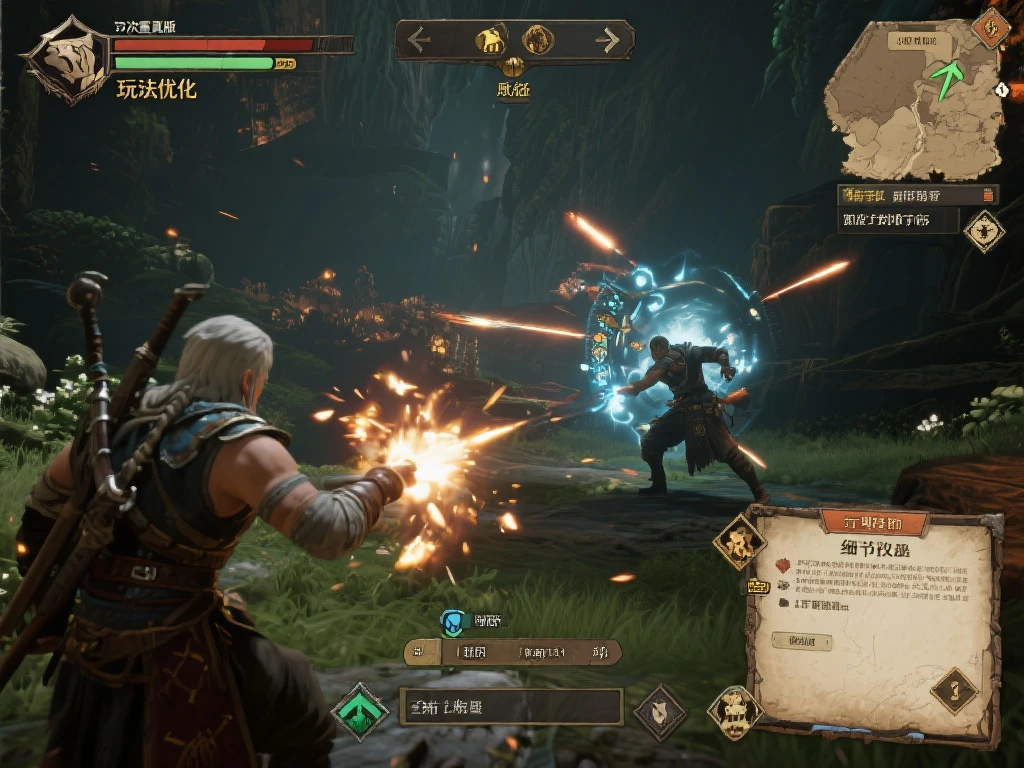Click the small button inside the parchment panel
The height and width of the screenshot is (768, 1024).
tap(802, 641)
